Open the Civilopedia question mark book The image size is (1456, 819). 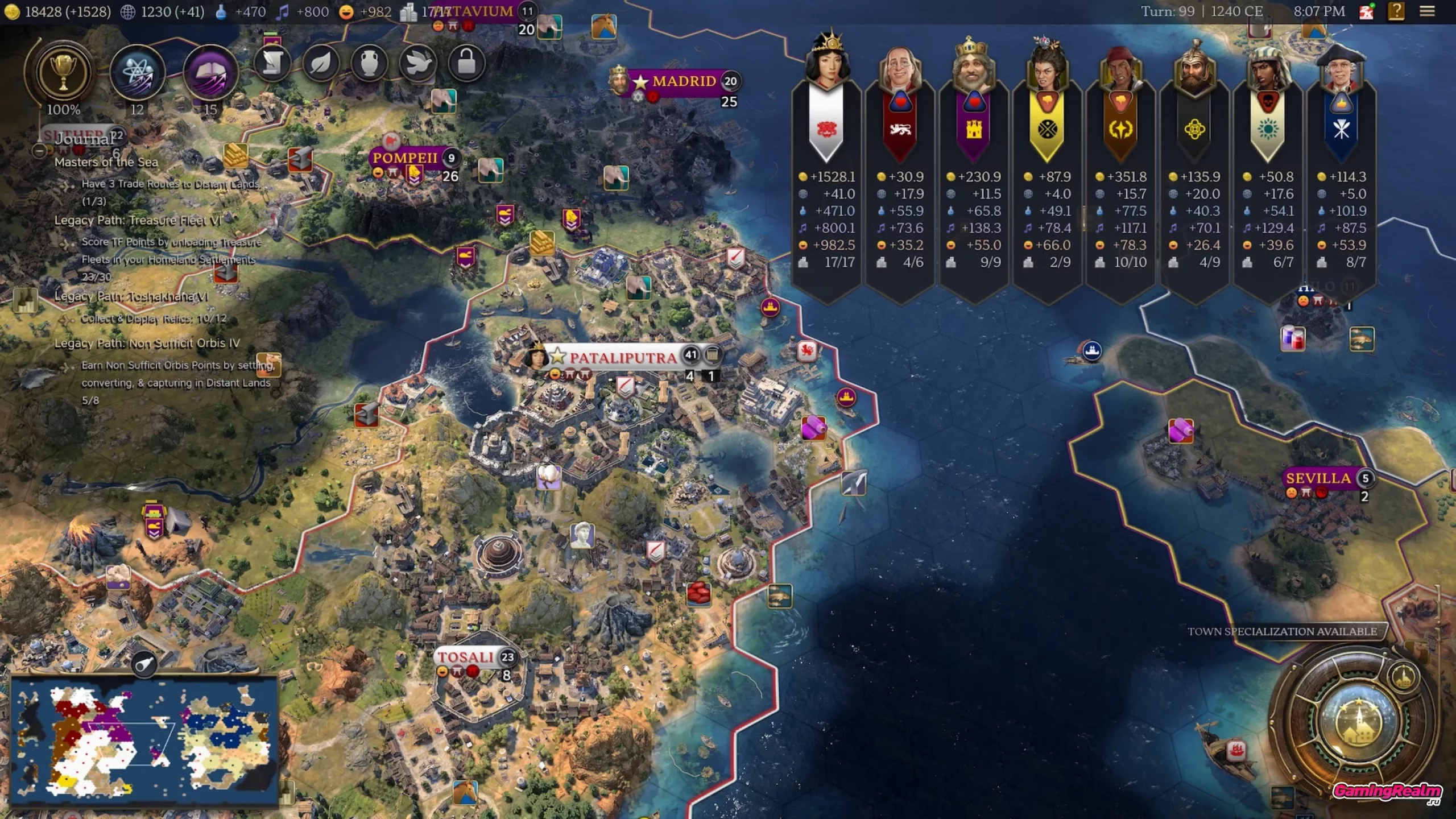point(1396,11)
